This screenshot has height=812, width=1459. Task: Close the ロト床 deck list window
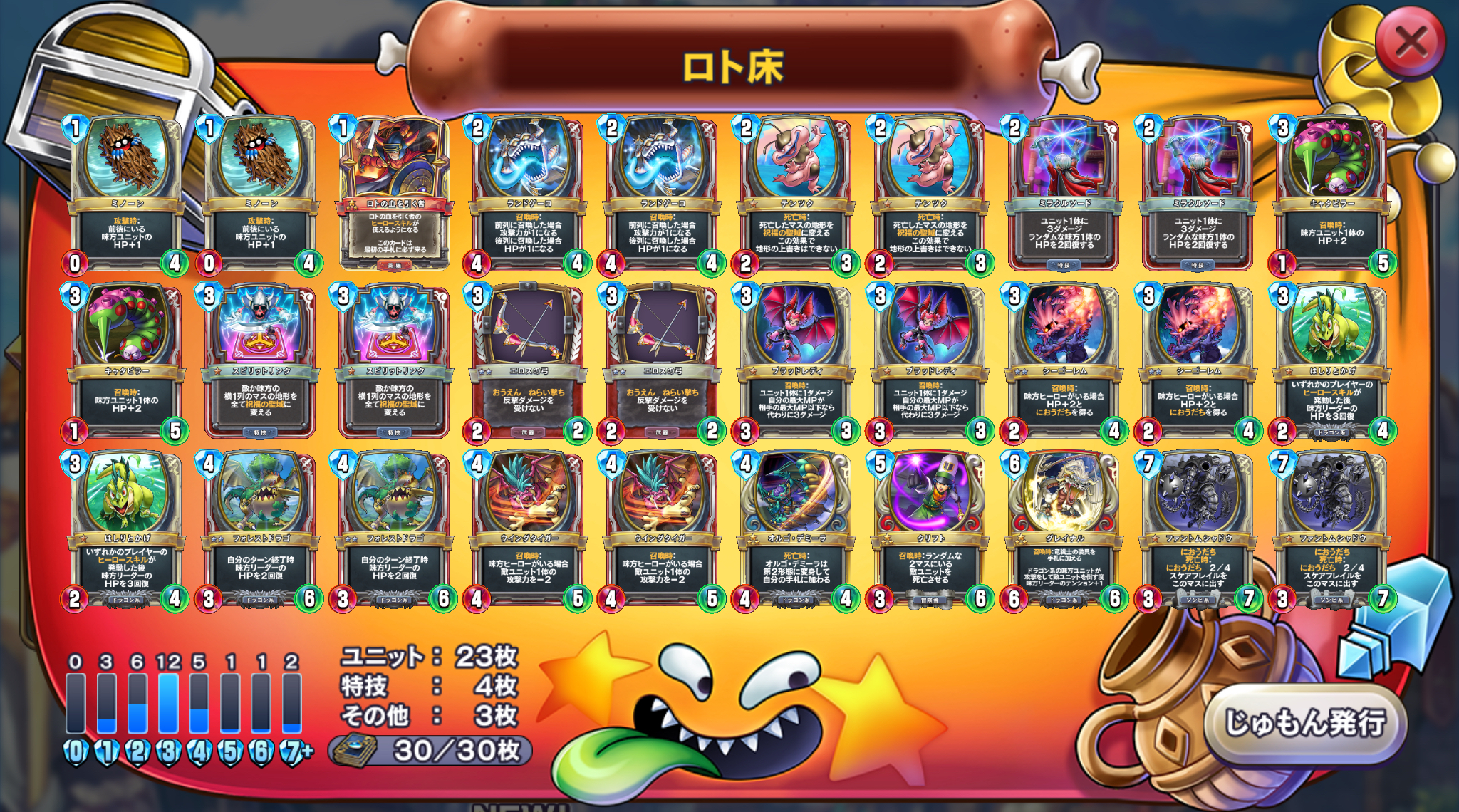tap(1411, 43)
